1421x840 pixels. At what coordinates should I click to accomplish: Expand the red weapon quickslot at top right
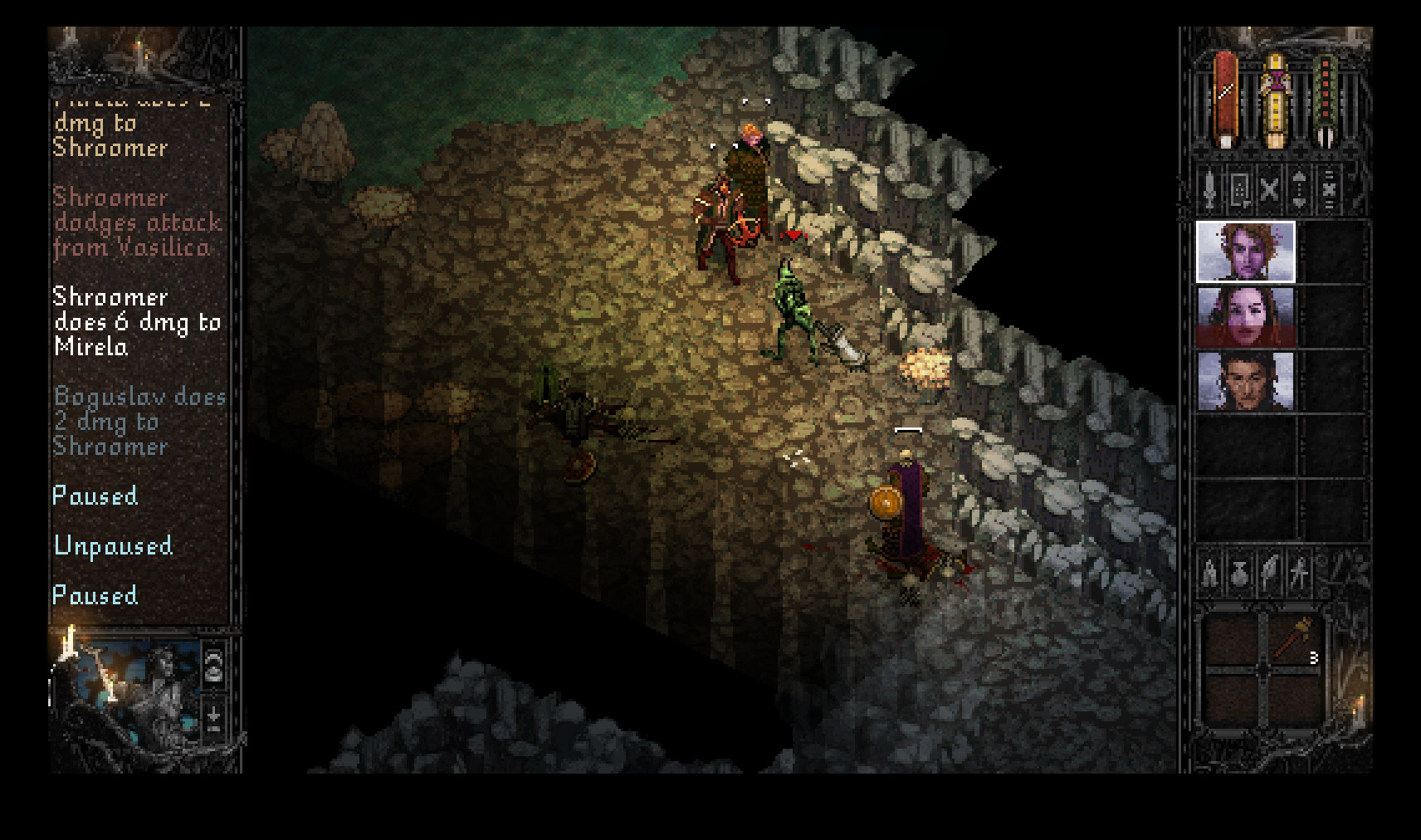pyautogui.click(x=1224, y=95)
